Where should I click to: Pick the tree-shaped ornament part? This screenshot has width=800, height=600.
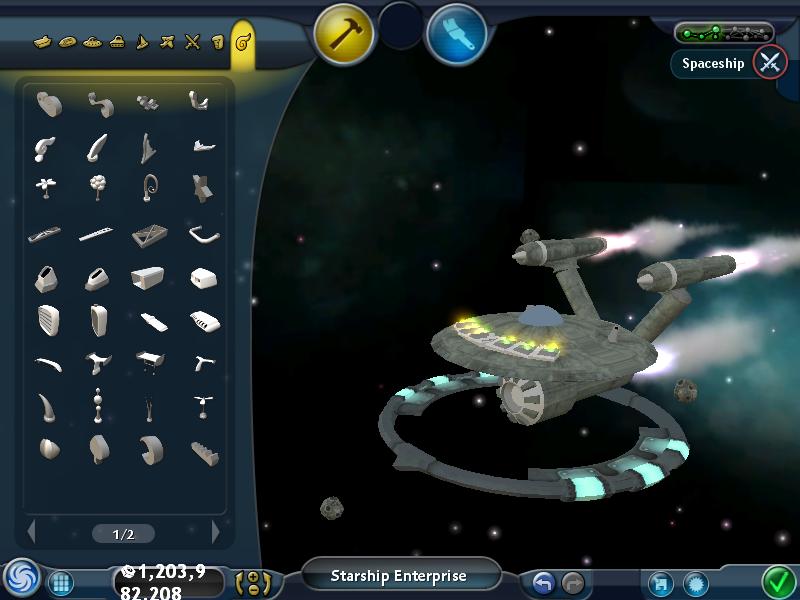[x=98, y=187]
